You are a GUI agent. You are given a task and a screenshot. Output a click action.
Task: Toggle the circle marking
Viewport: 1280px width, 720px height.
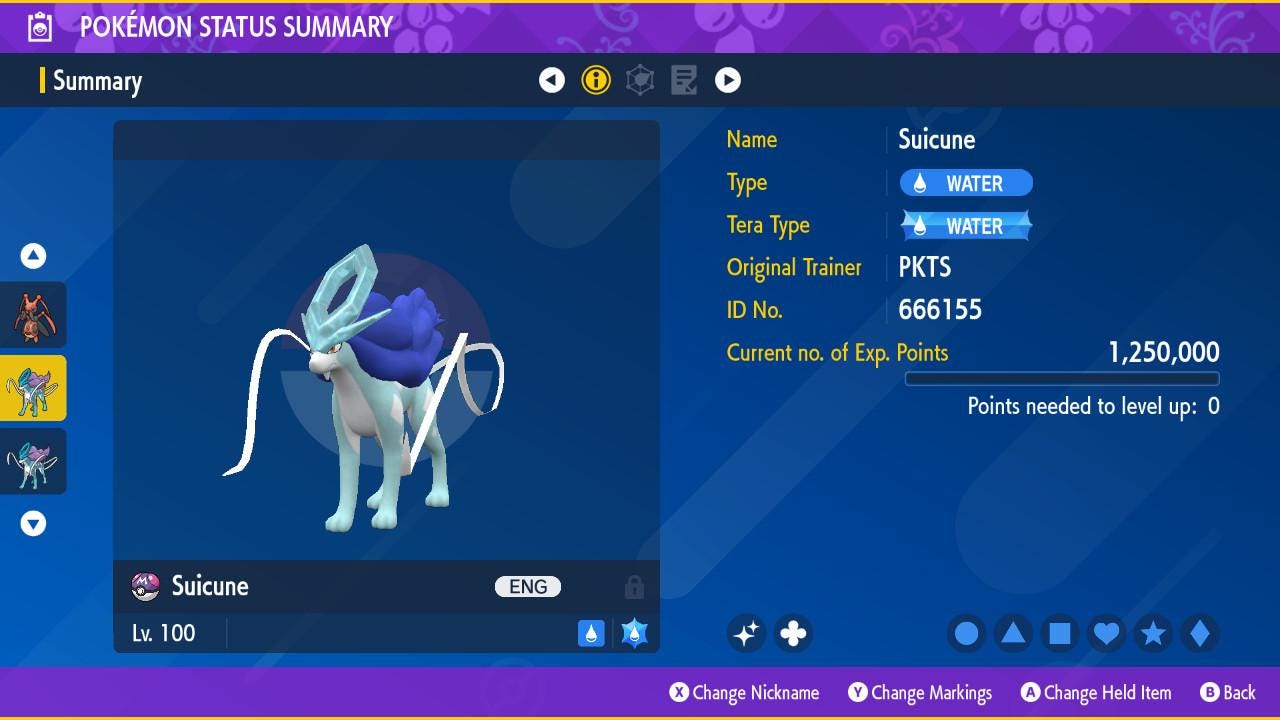(x=965, y=634)
